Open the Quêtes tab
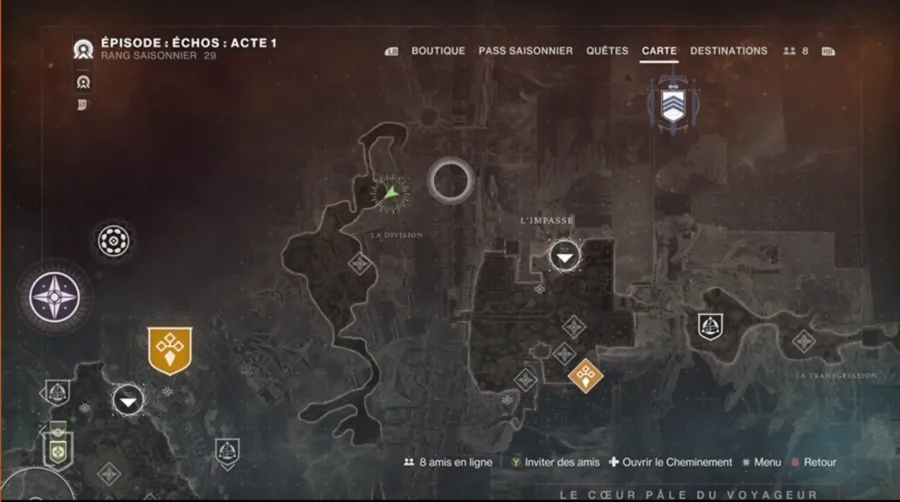This screenshot has height=502, width=900. [607, 51]
